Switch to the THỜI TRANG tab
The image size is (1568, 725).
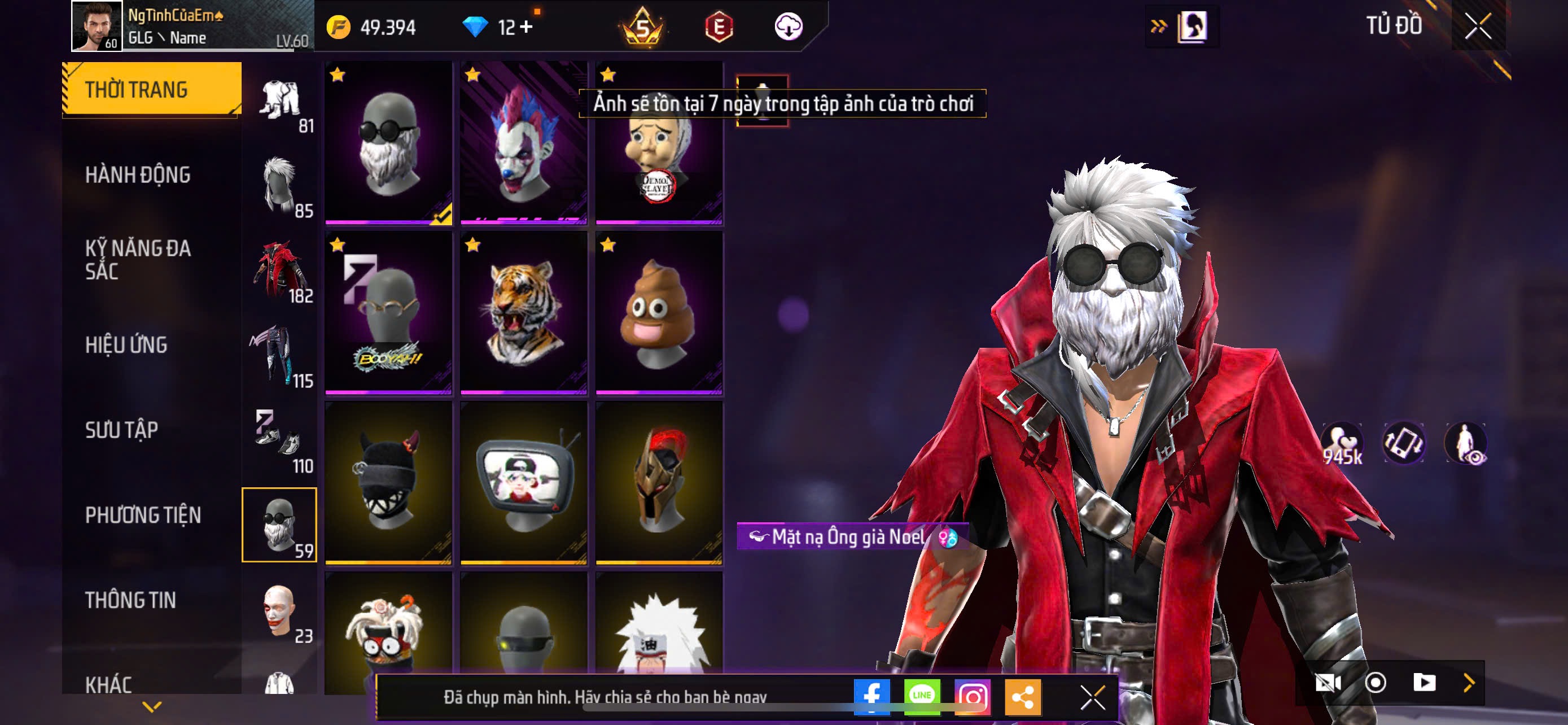click(151, 89)
